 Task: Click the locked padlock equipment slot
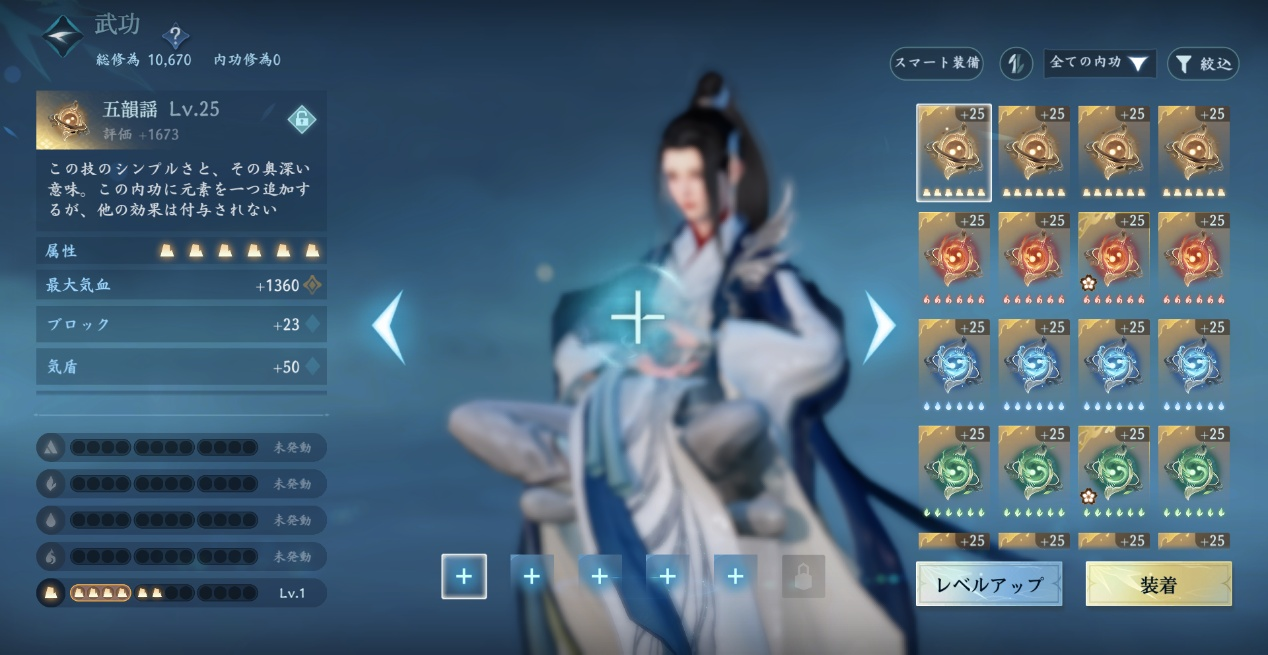(803, 577)
